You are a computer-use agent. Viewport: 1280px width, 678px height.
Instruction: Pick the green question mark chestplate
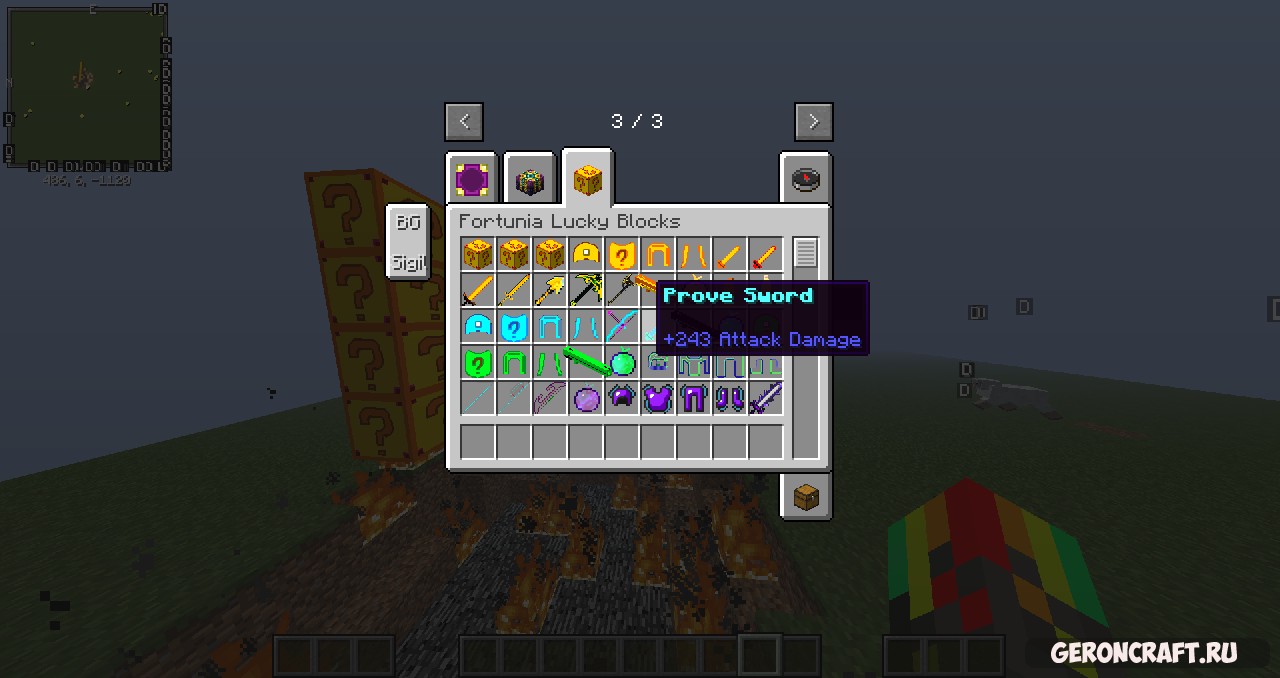click(478, 363)
